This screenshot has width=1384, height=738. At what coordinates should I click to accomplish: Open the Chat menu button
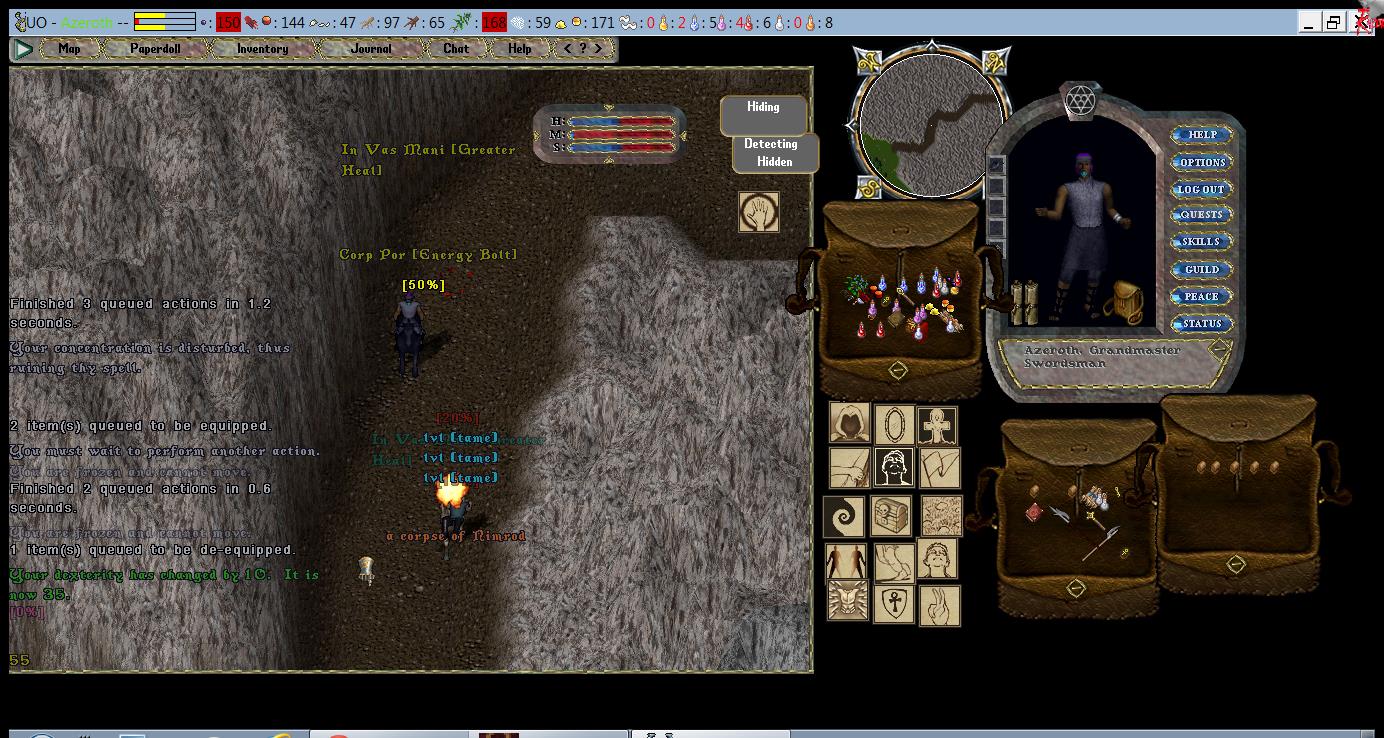(456, 48)
